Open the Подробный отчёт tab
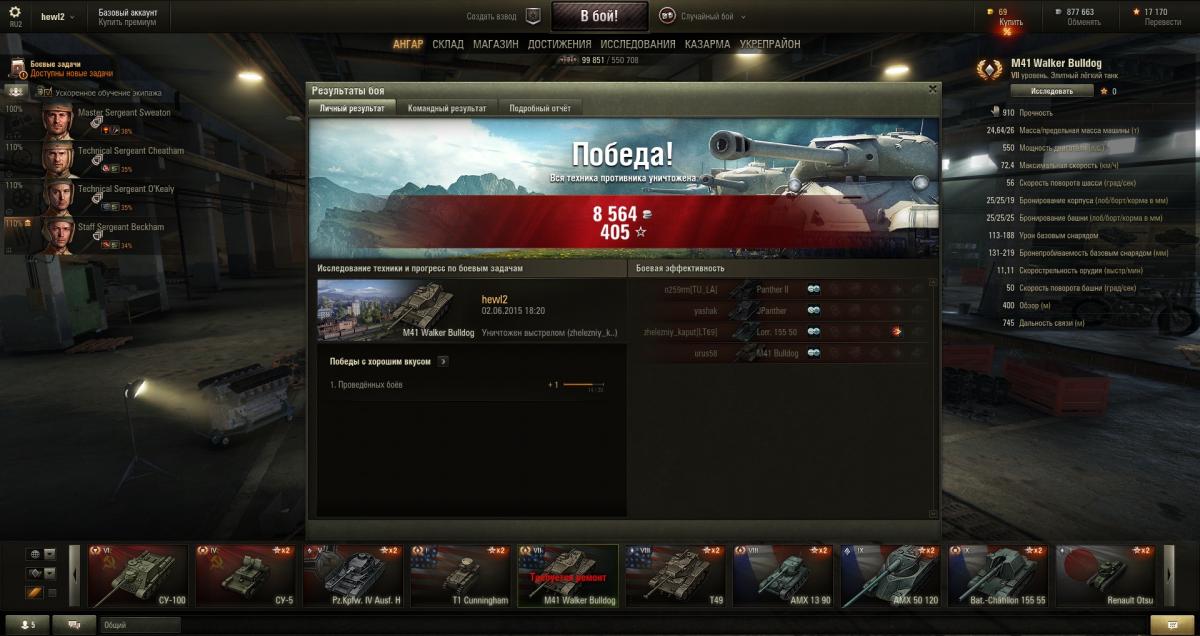Screen dimensions: 1200x636 (x=540, y=108)
